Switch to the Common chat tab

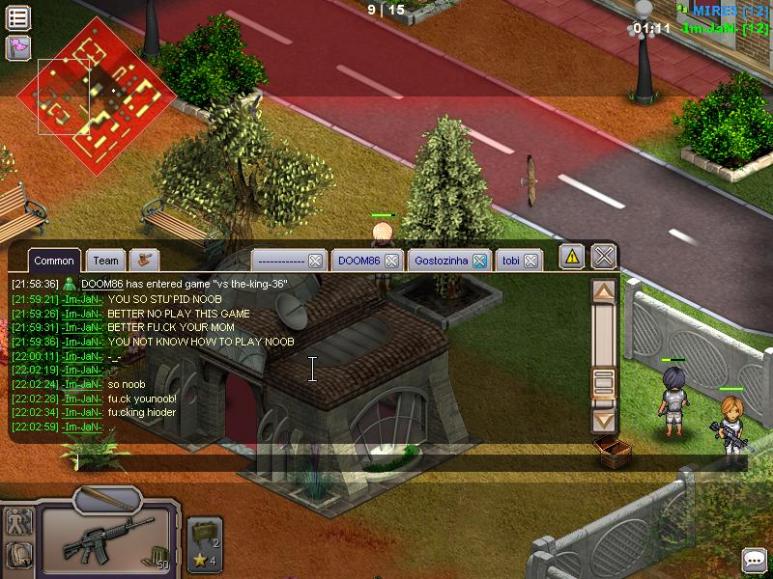(x=54, y=260)
